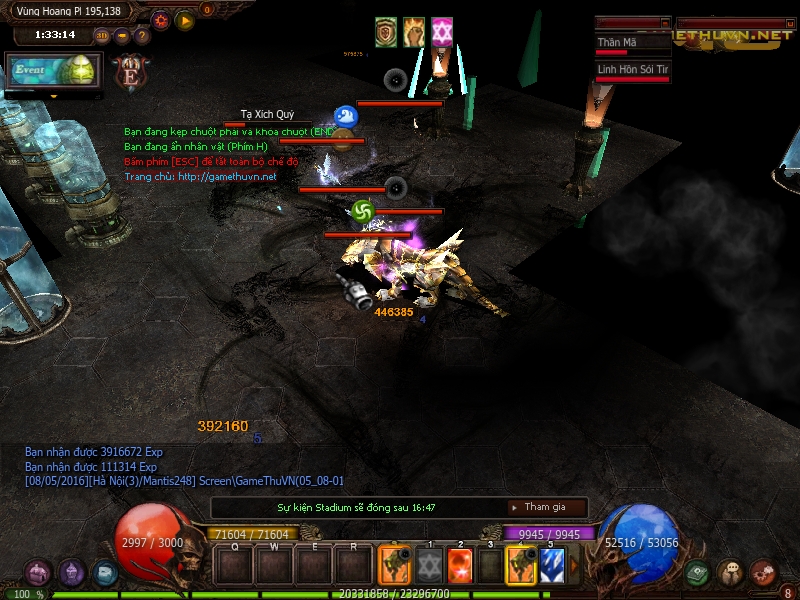Image resolution: width=800 pixels, height=600 pixels.
Task: Select the blue lightning skill slot
Action: 552,567
